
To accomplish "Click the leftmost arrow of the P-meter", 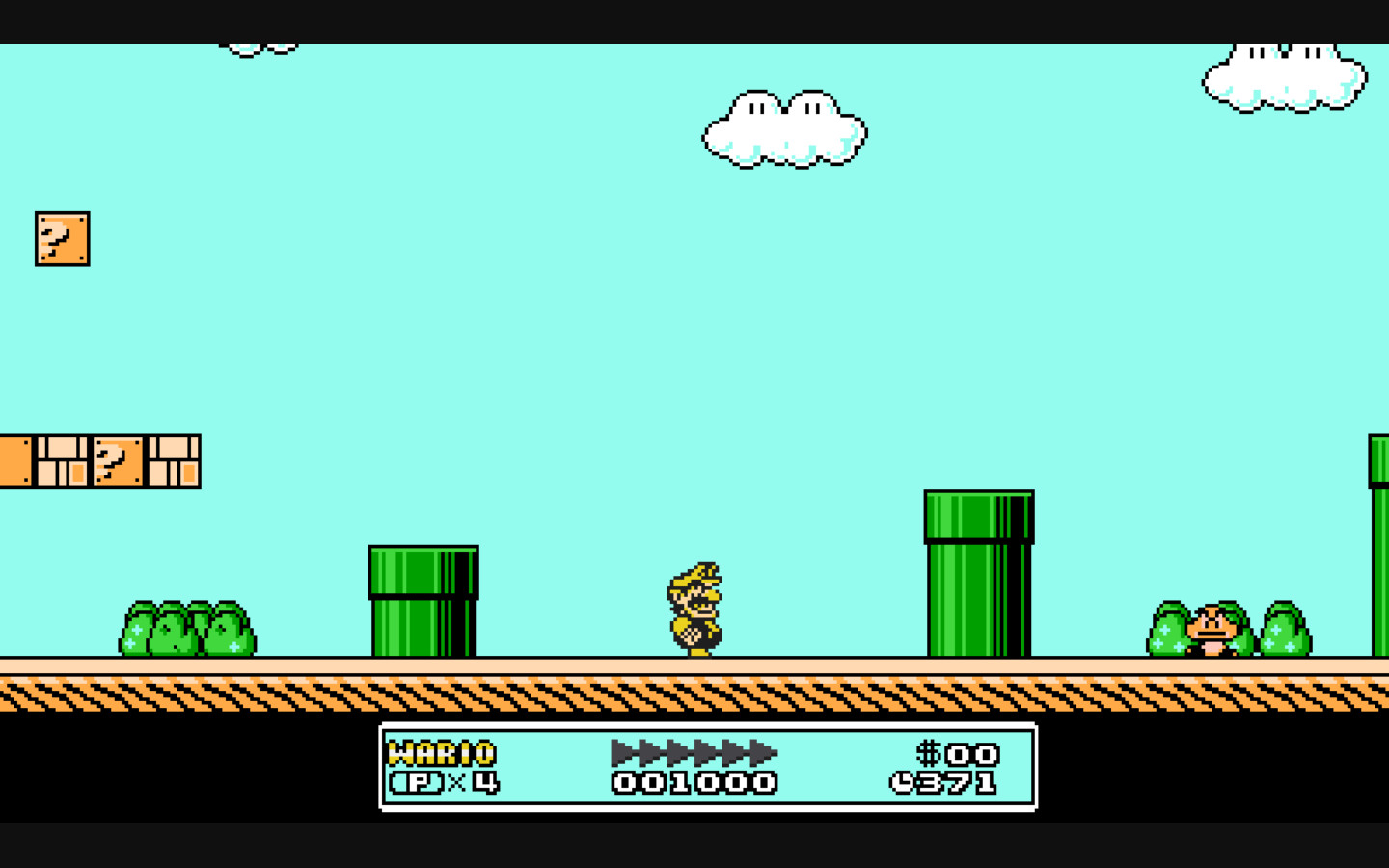I will click(x=618, y=753).
